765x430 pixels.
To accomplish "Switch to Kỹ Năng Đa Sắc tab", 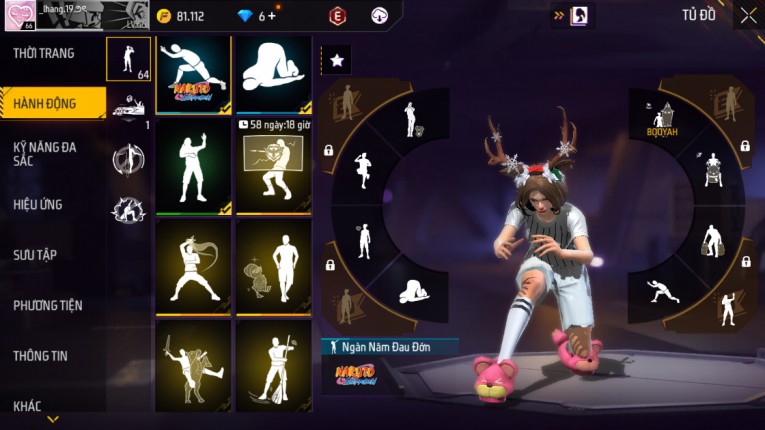I will tap(44, 154).
